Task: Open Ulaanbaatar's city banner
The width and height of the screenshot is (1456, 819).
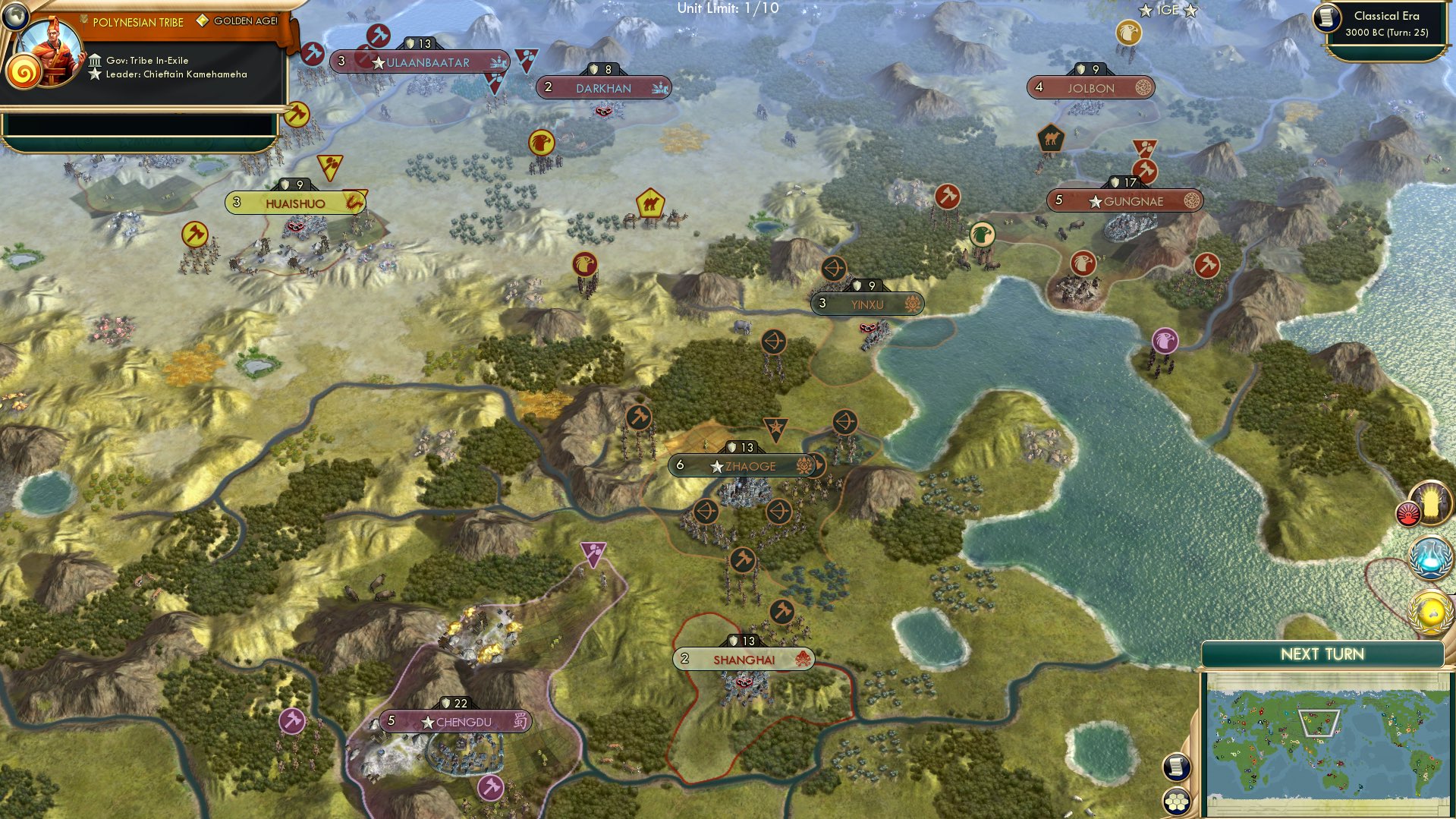Action: pos(422,62)
